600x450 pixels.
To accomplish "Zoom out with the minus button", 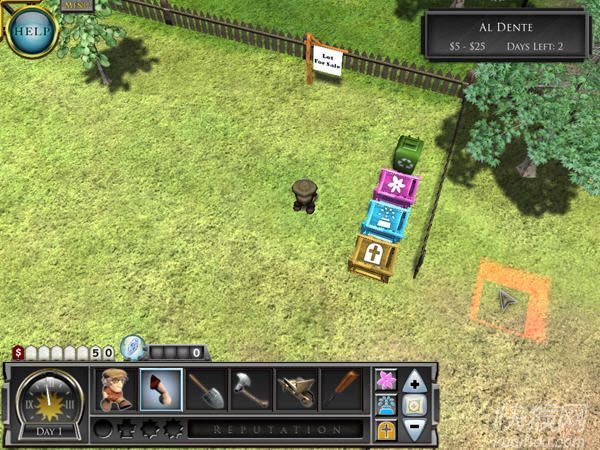I will coord(415,430).
